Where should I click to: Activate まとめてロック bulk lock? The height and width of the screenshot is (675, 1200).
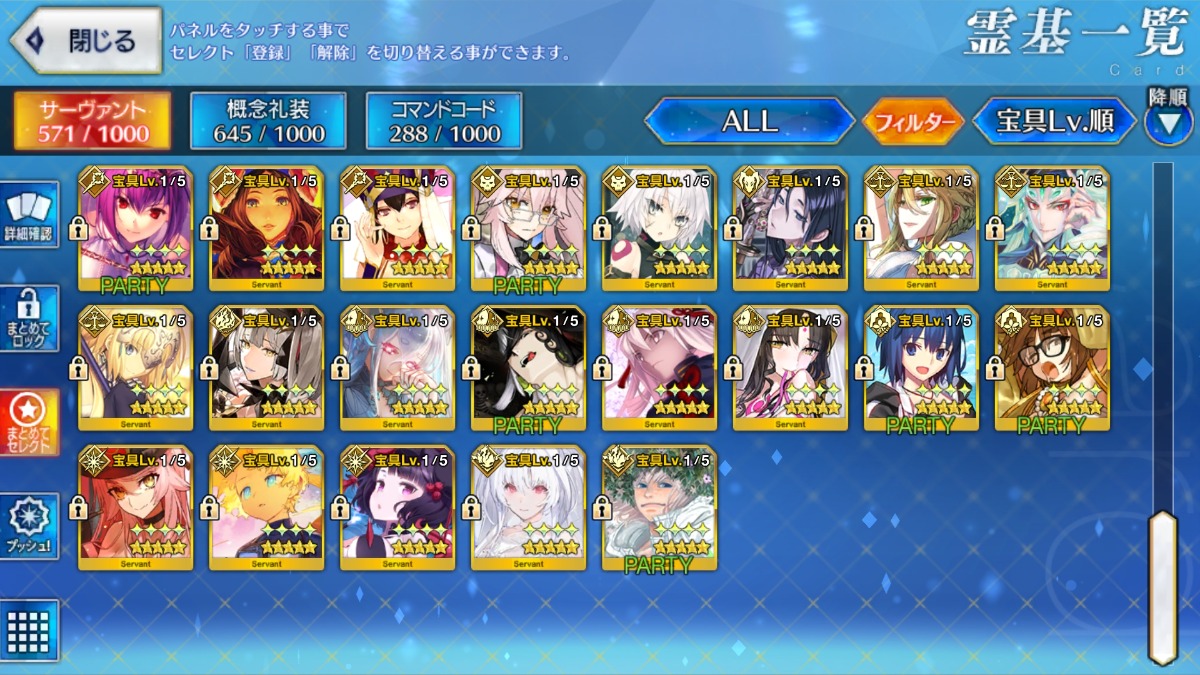coord(28,318)
